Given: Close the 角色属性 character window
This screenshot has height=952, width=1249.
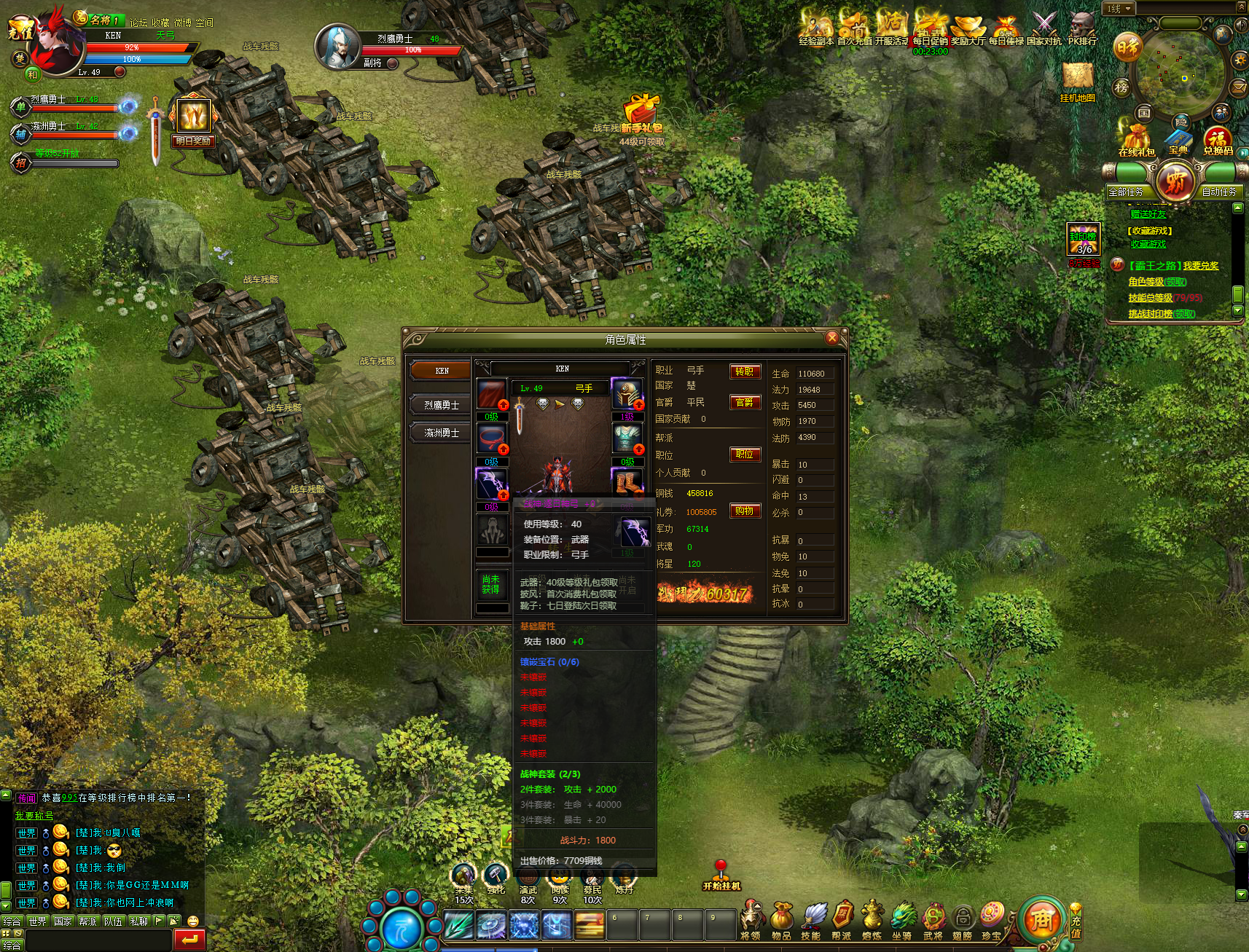Looking at the screenshot, I should (832, 338).
